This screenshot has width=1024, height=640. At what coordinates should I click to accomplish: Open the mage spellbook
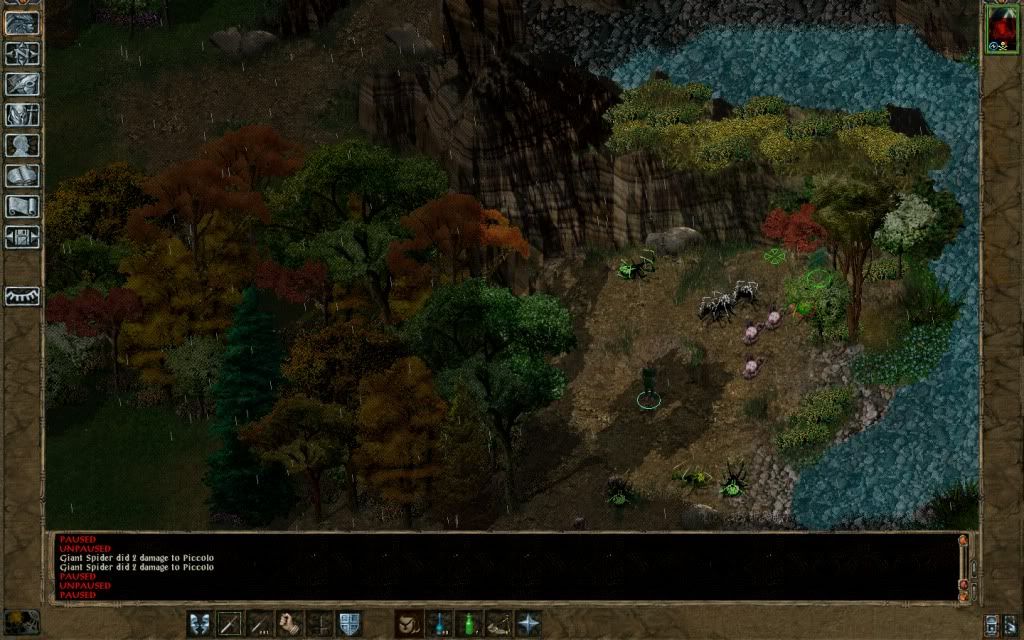coord(22,176)
